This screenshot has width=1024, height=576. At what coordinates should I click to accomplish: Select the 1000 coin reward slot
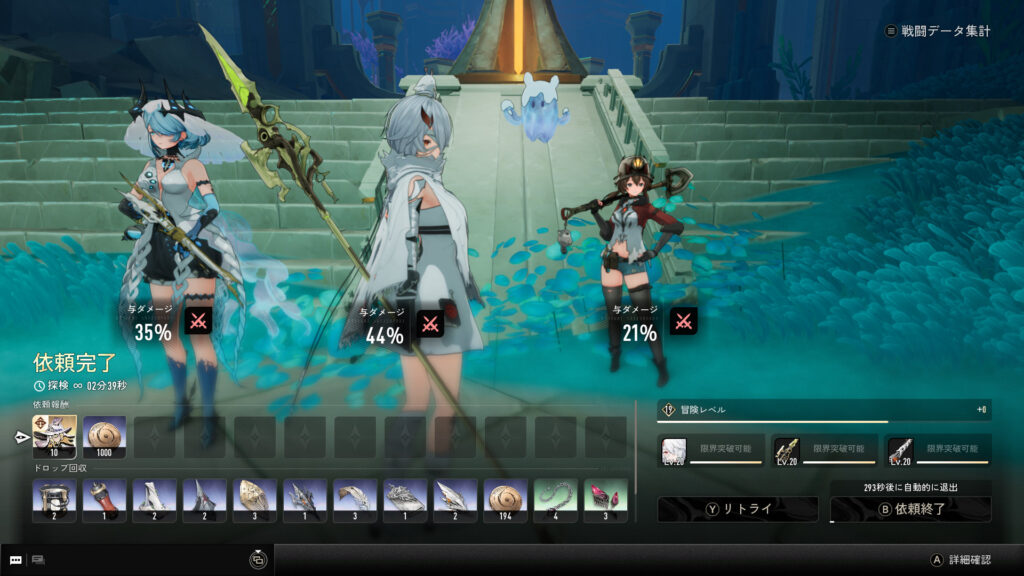[x=104, y=437]
